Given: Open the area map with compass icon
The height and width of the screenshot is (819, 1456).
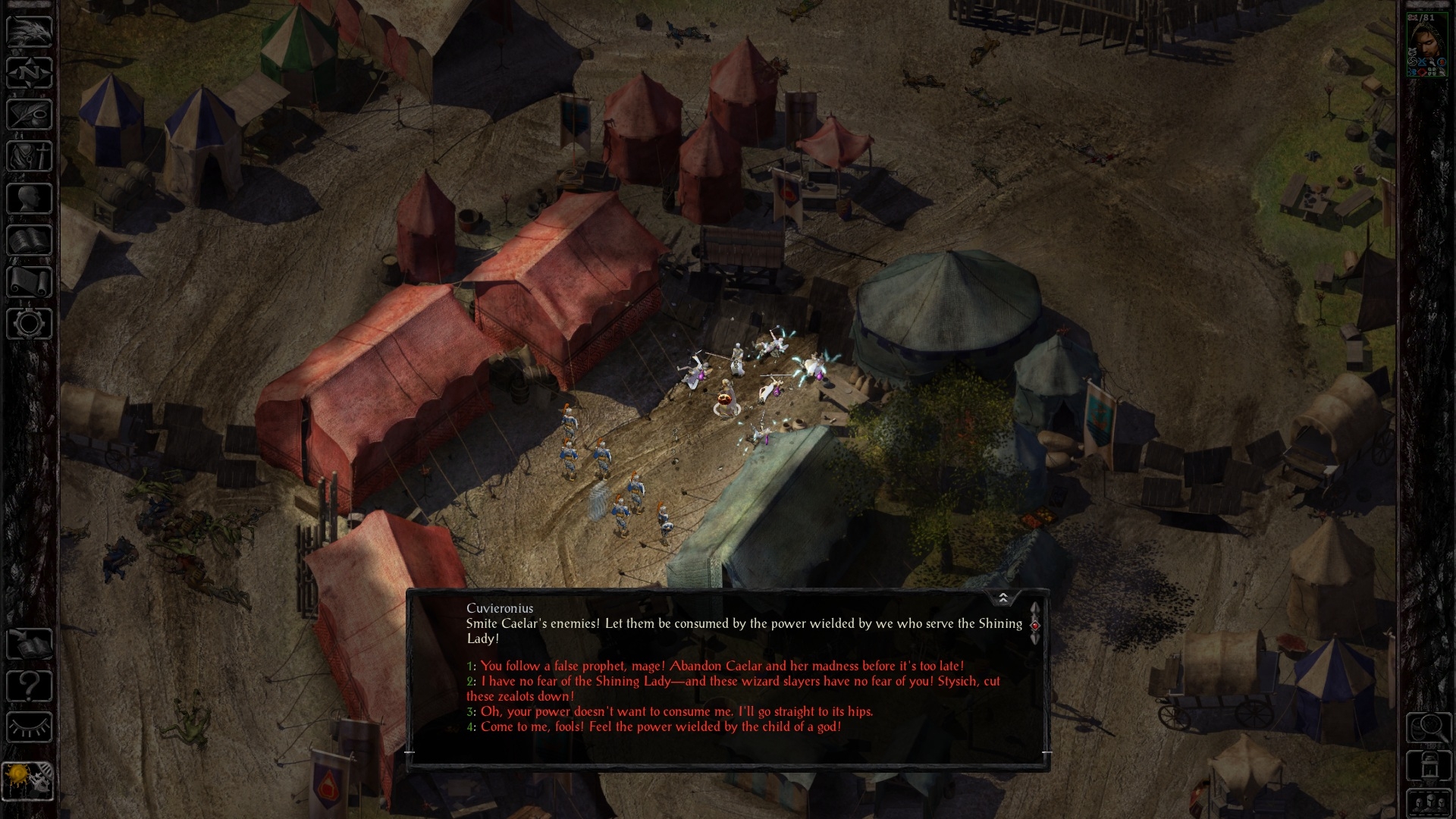Looking at the screenshot, I should point(30,74).
